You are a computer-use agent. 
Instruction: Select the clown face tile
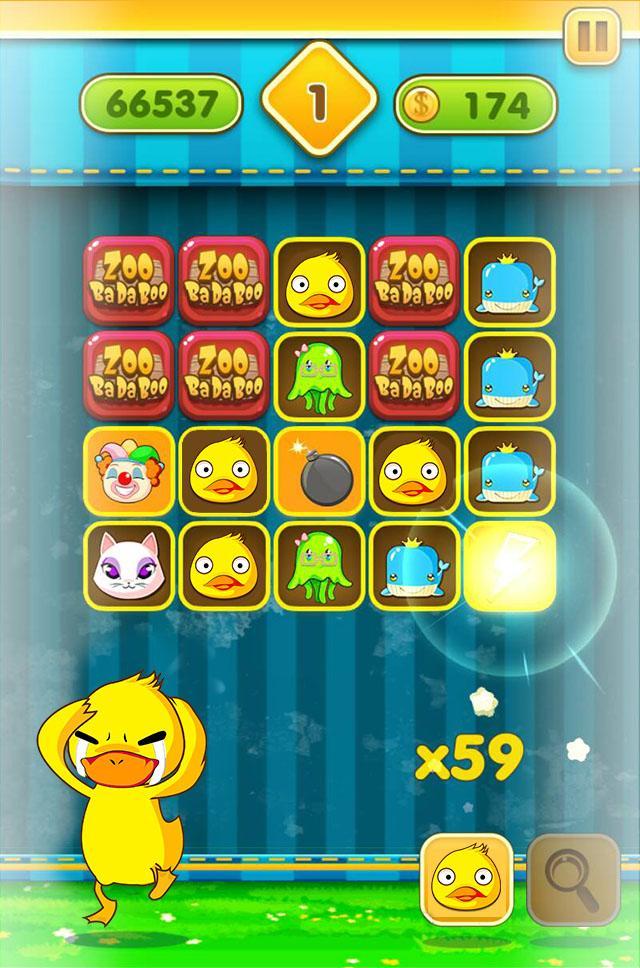128,470
